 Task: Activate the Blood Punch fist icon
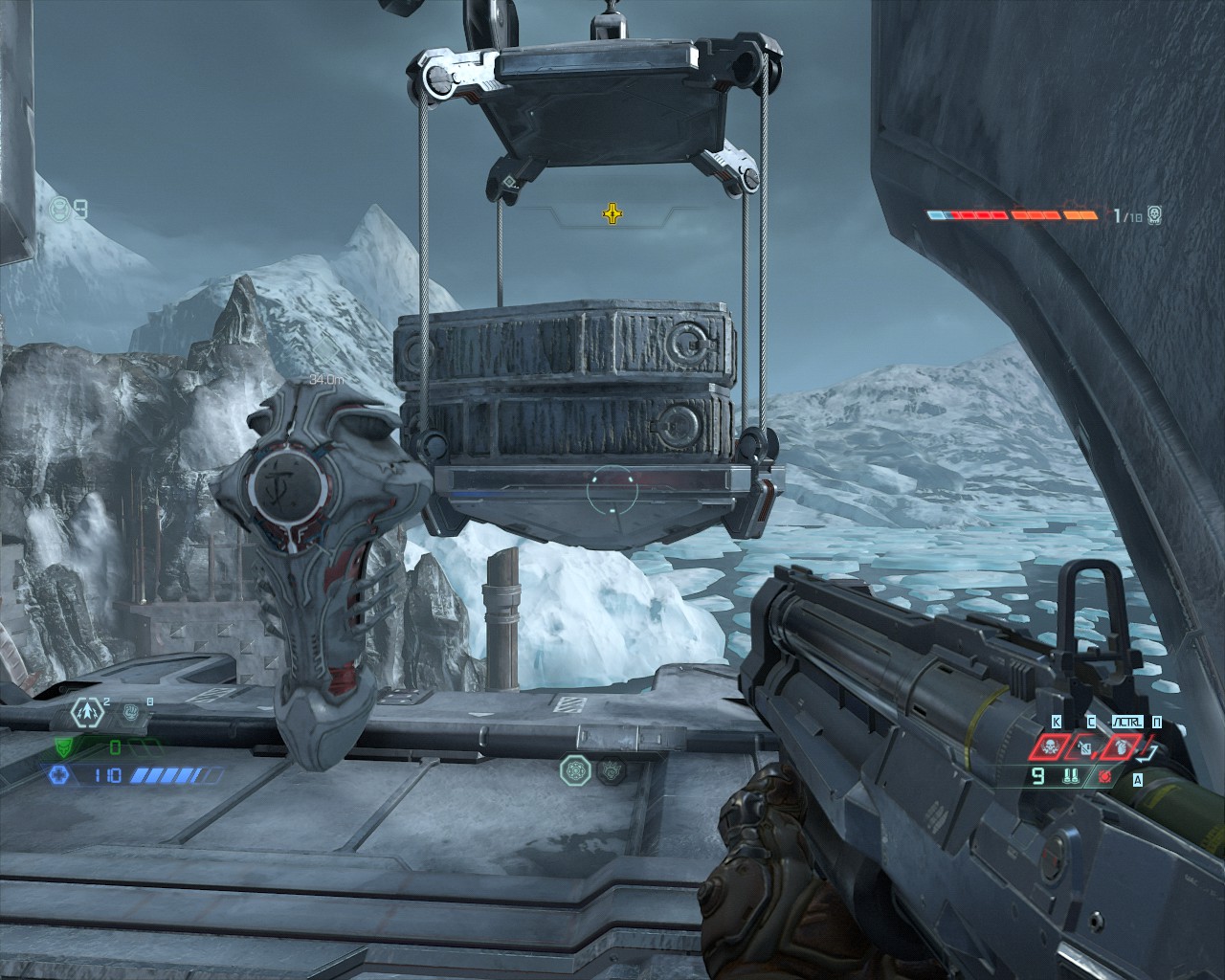[130, 712]
